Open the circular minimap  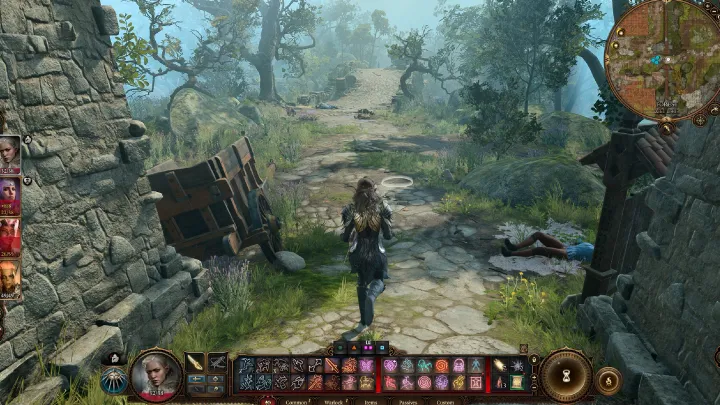(x=662, y=57)
